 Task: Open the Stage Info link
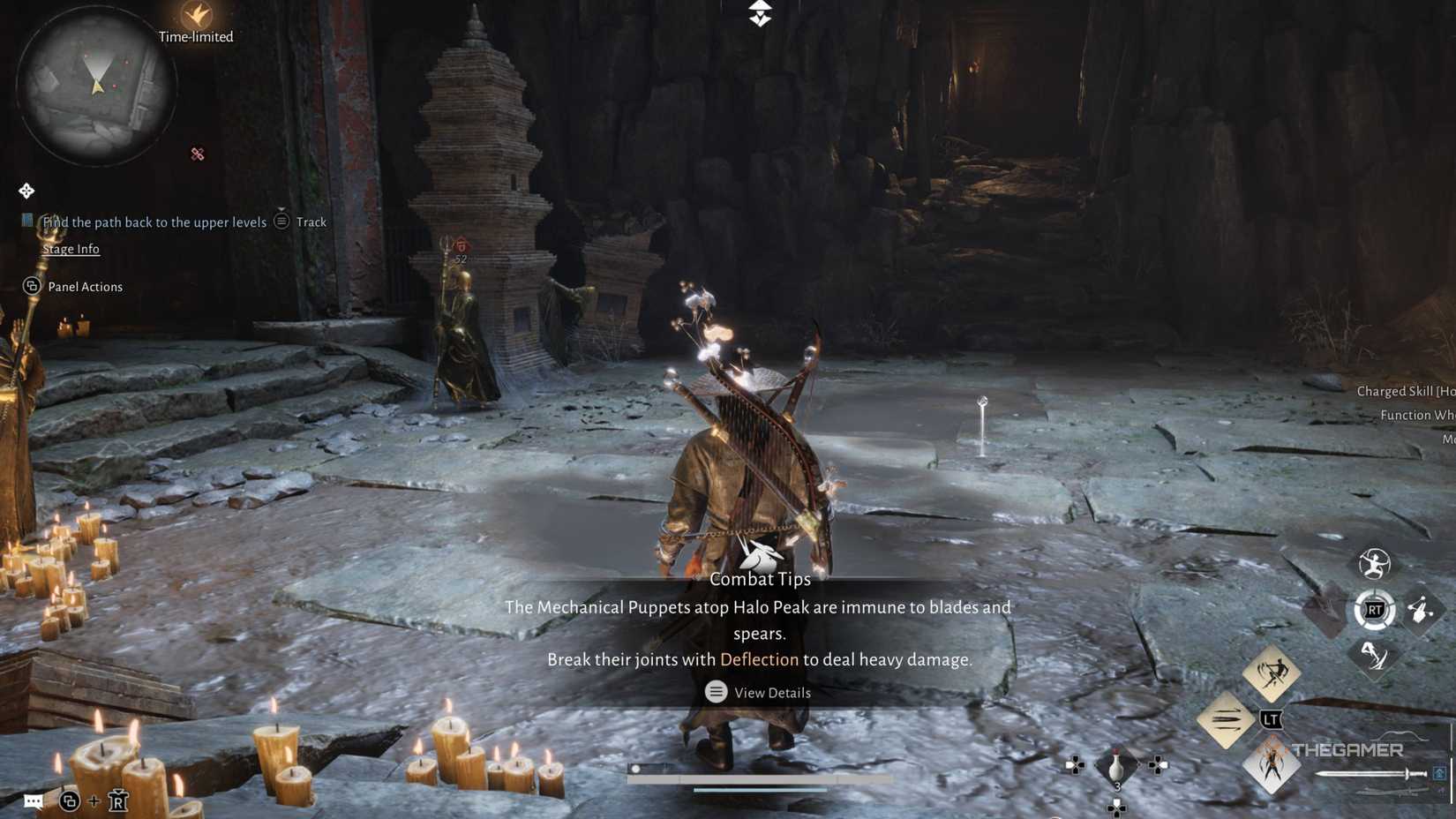(71, 249)
